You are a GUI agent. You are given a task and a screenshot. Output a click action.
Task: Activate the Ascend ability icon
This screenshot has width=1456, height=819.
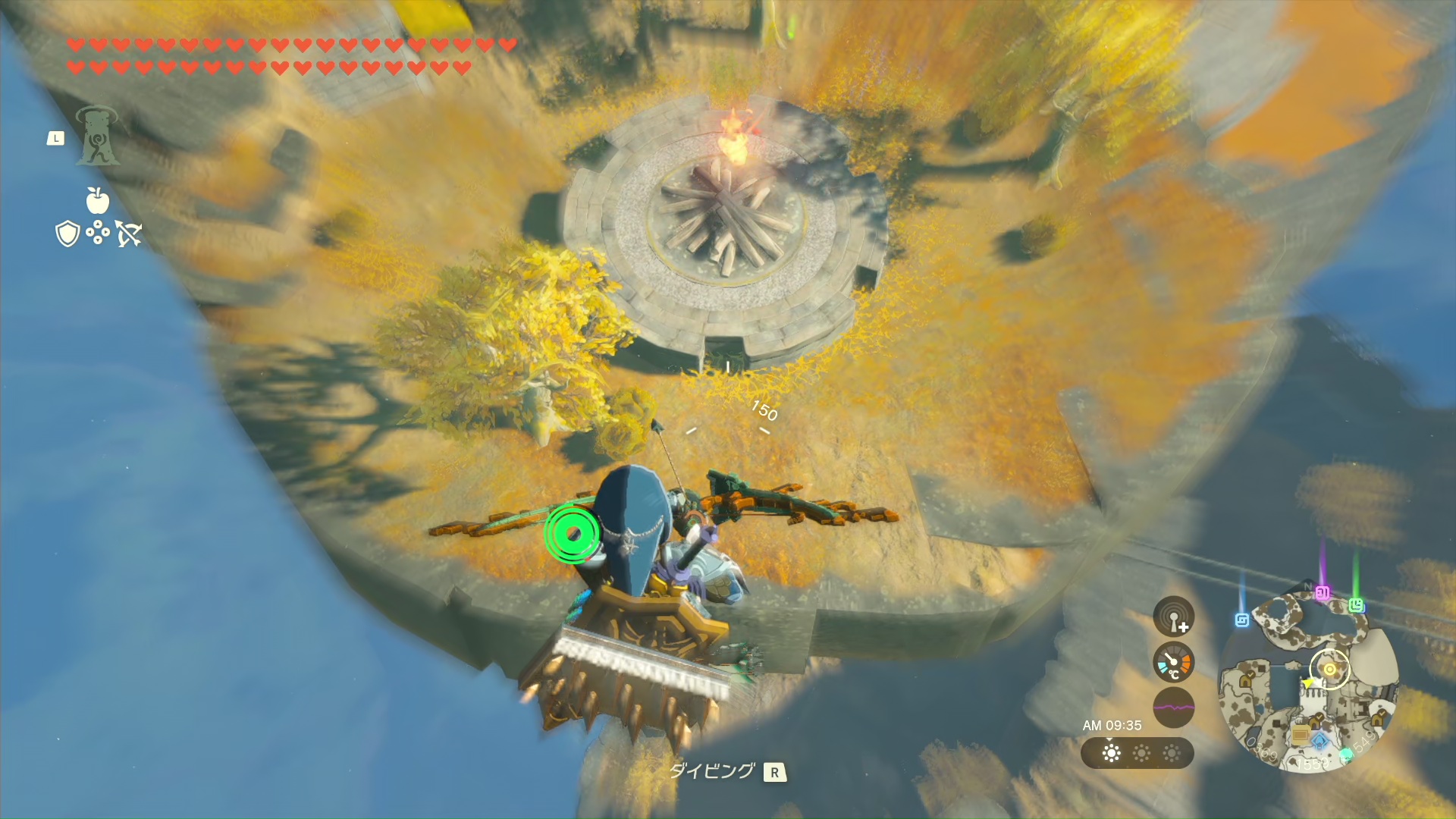pyautogui.click(x=97, y=136)
